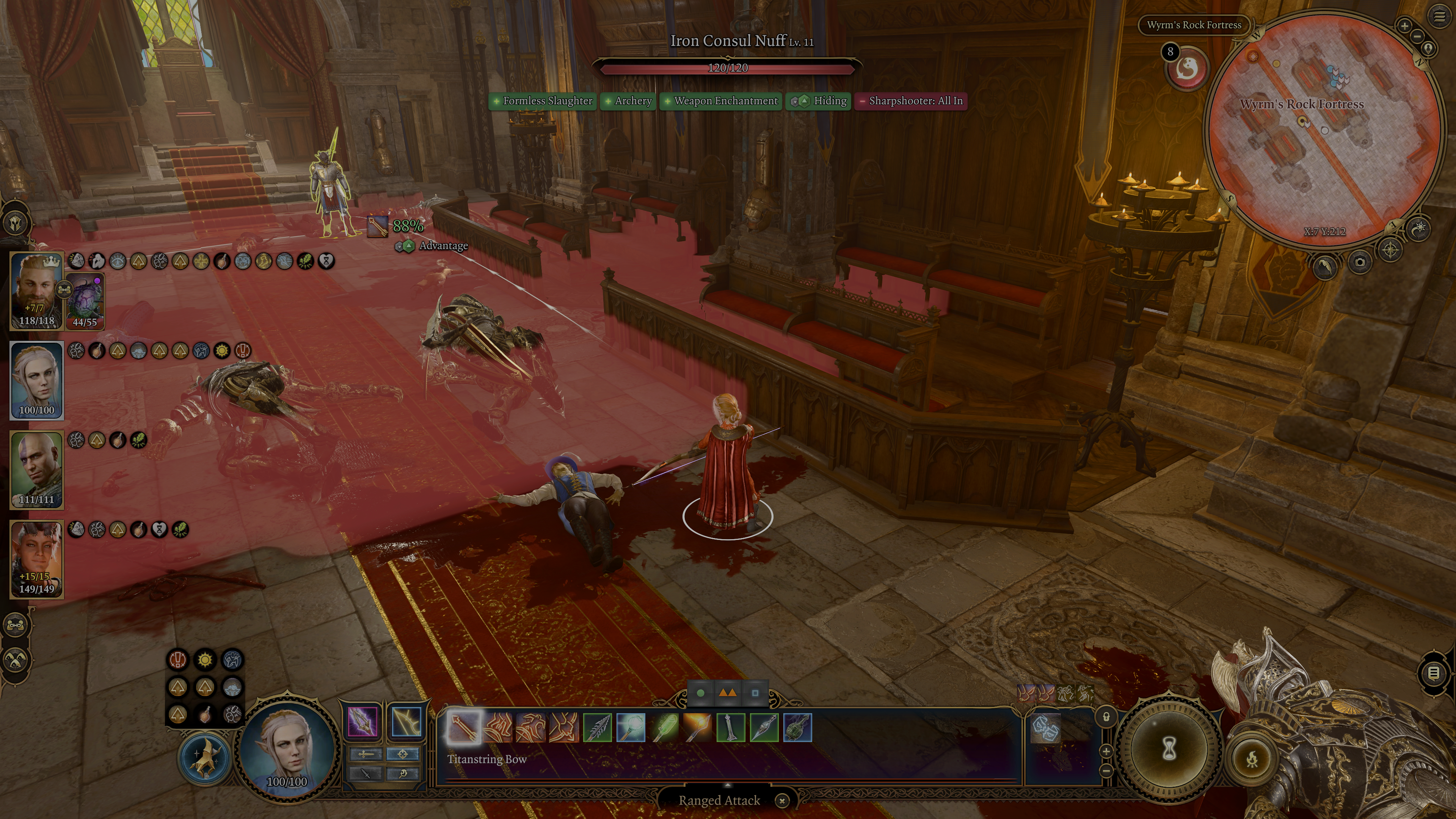Click the camera photo mode button

(1359, 262)
